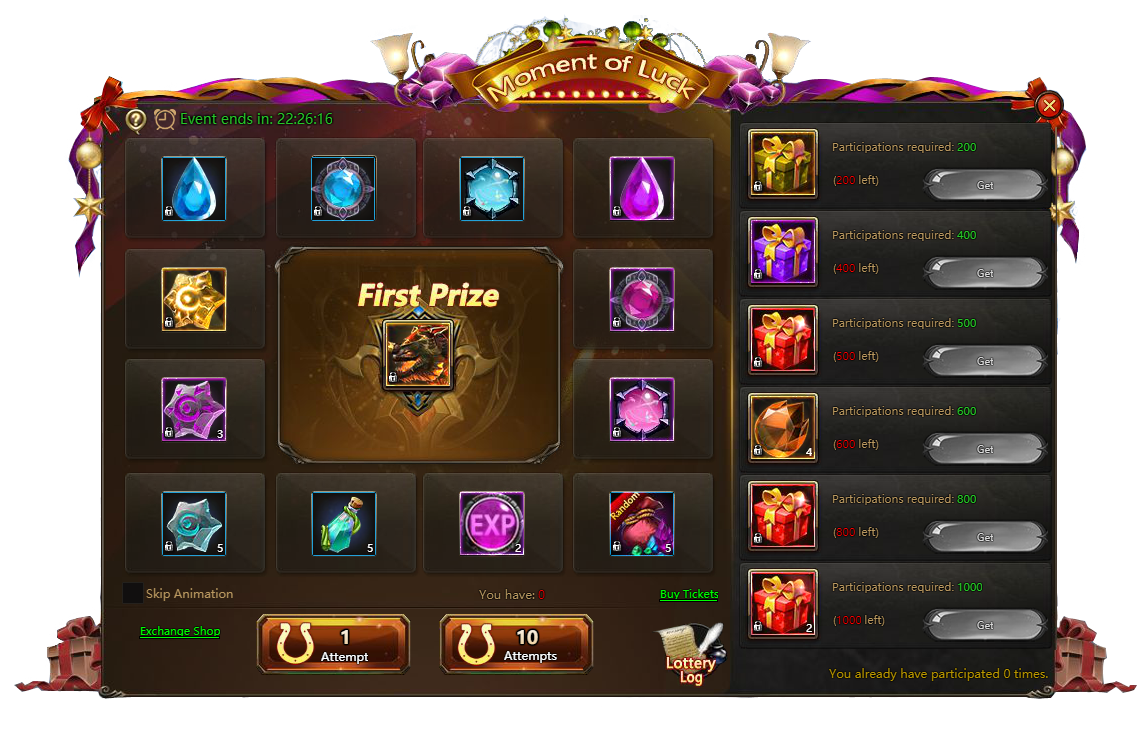
Task: Follow the Buy Tickets link
Action: (689, 594)
